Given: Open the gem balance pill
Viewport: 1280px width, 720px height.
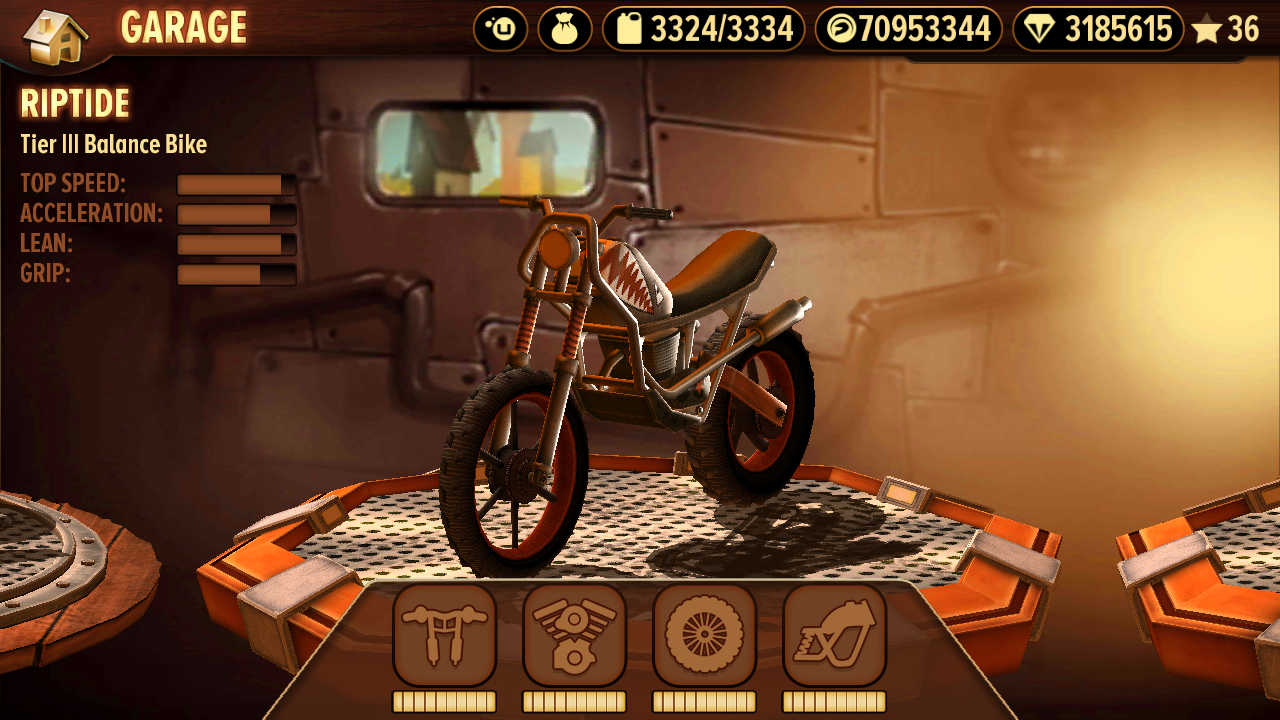Looking at the screenshot, I should 1097,29.
